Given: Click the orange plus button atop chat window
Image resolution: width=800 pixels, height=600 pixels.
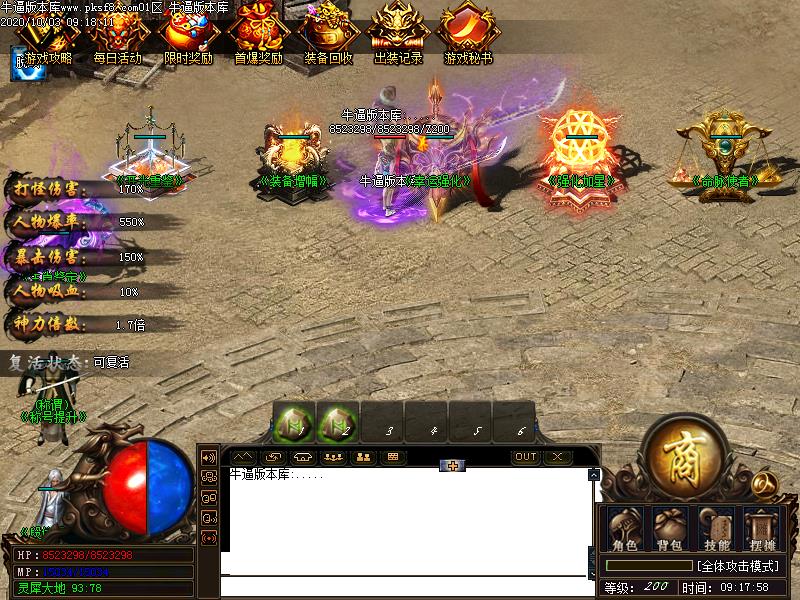Looking at the screenshot, I should (x=453, y=465).
